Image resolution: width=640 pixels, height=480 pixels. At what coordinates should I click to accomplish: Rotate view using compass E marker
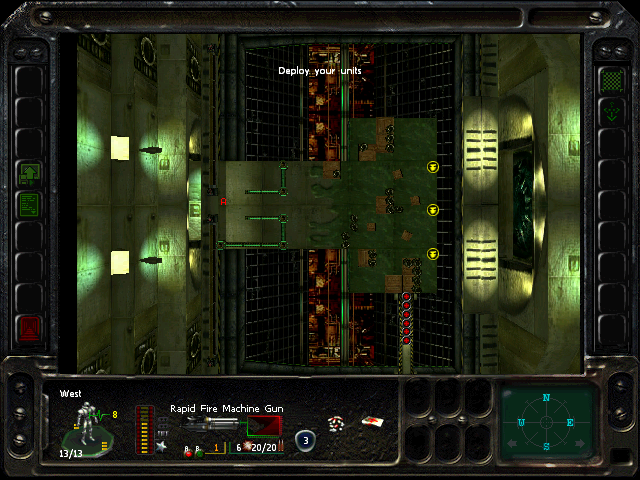pos(571,423)
